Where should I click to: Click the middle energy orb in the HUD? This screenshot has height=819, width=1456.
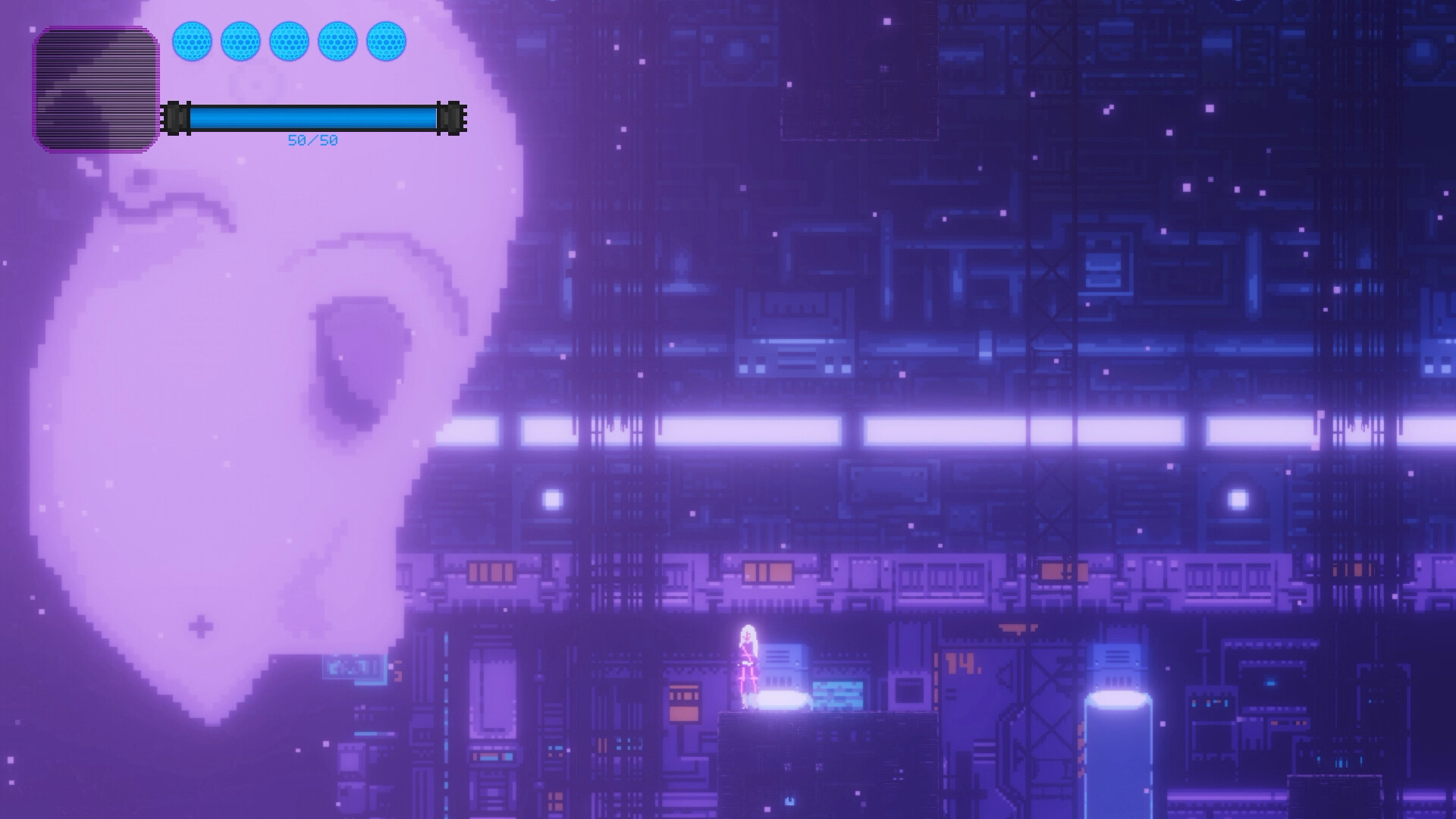291,42
